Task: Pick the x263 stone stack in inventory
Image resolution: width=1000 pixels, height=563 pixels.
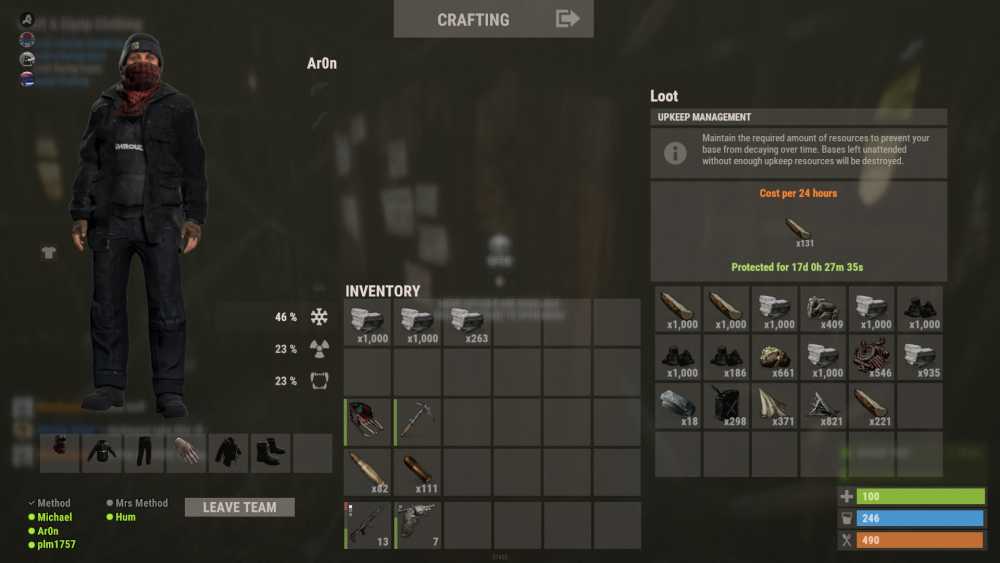Action: pyautogui.click(x=468, y=323)
